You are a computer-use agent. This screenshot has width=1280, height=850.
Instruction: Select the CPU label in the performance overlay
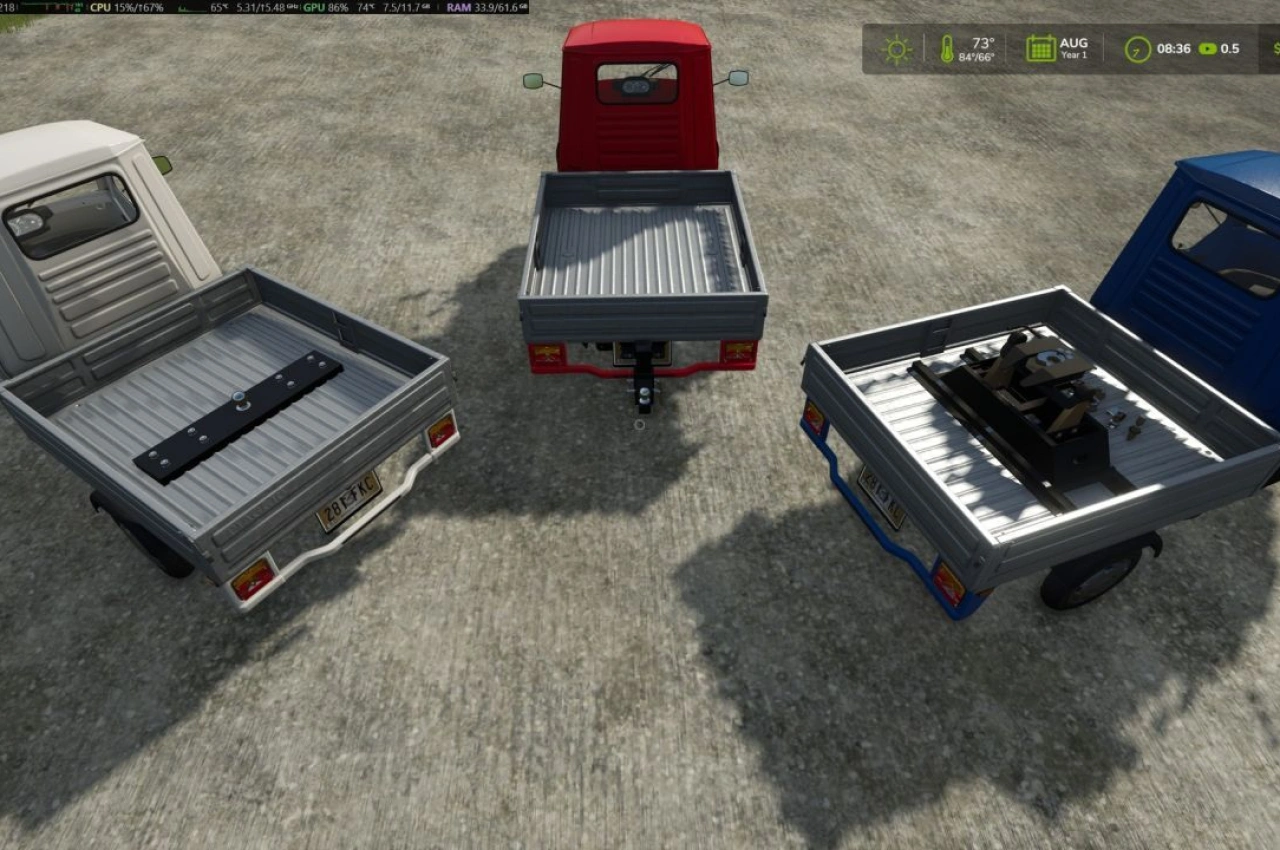pos(100,9)
